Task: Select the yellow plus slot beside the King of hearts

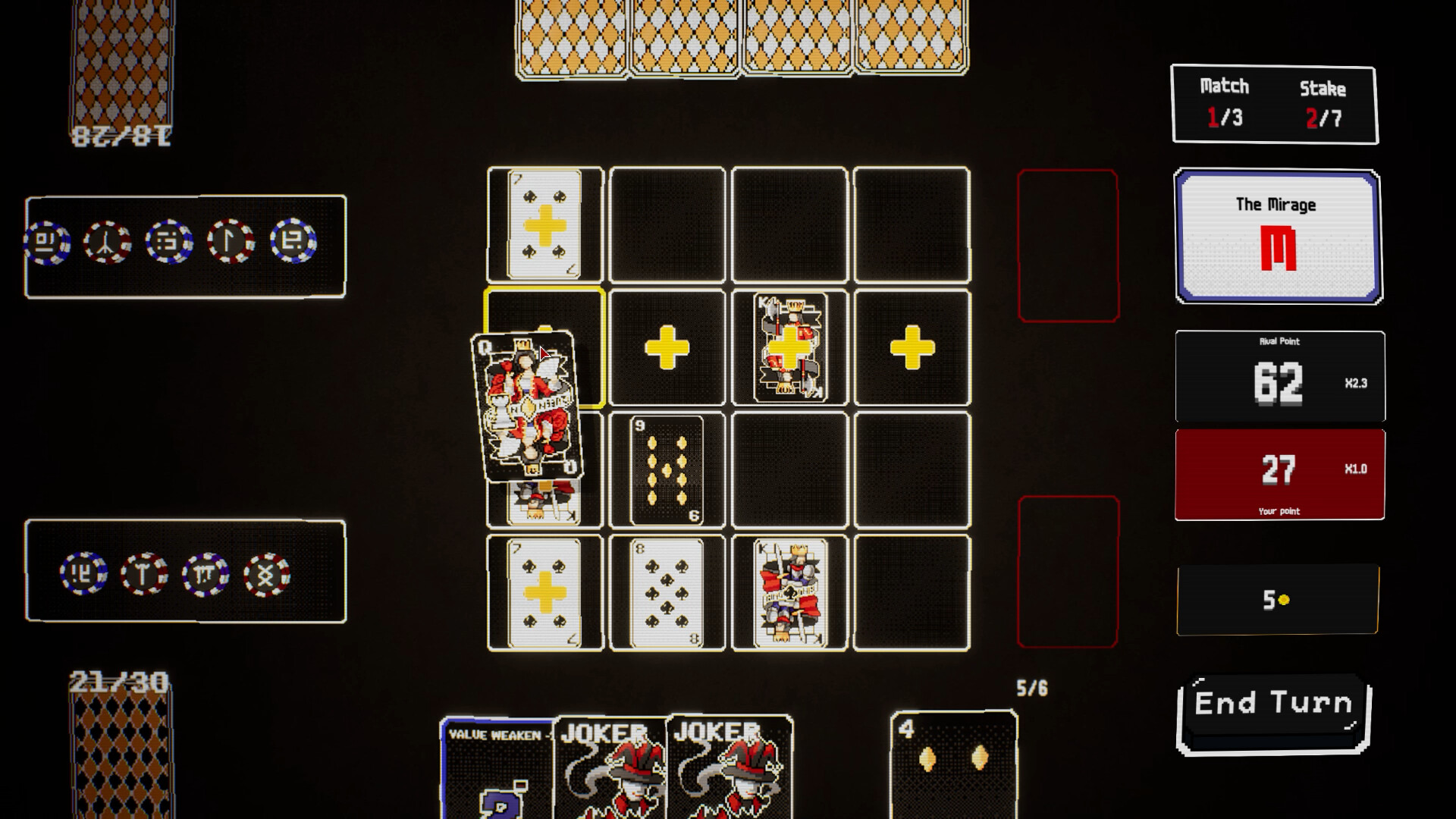Action: (911, 349)
